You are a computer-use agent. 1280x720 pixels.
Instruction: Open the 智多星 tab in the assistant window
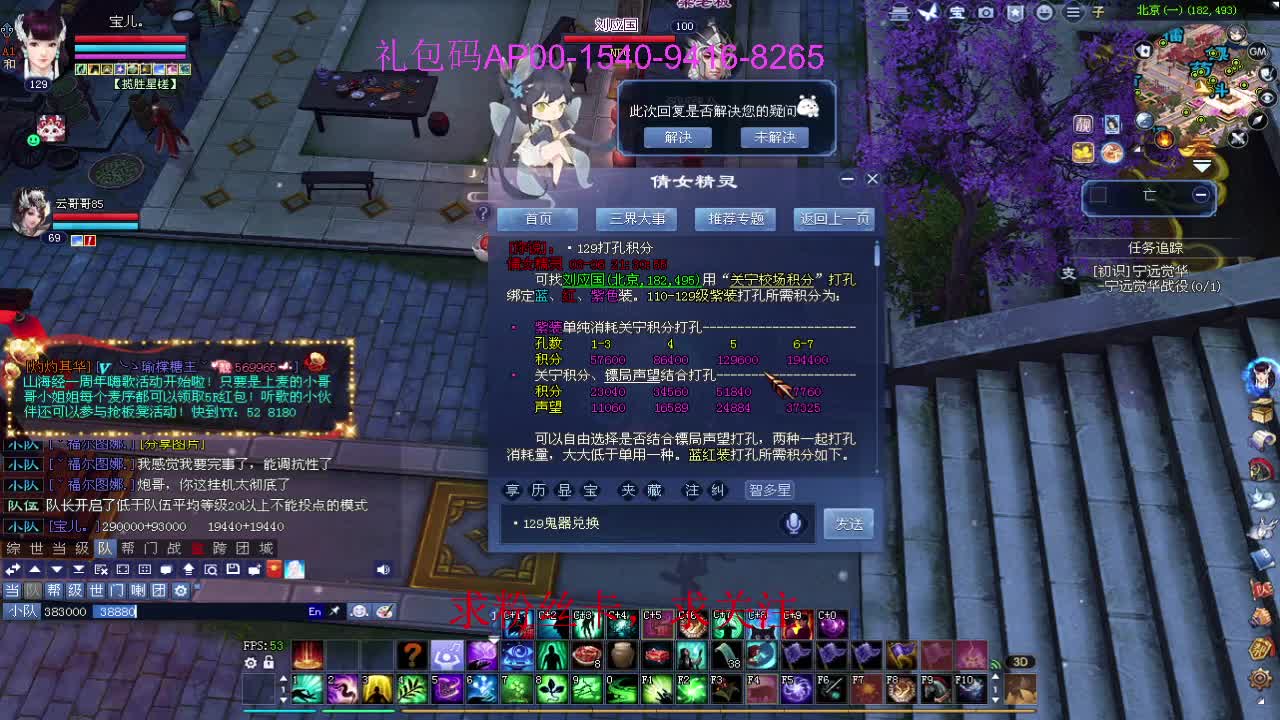coord(769,490)
